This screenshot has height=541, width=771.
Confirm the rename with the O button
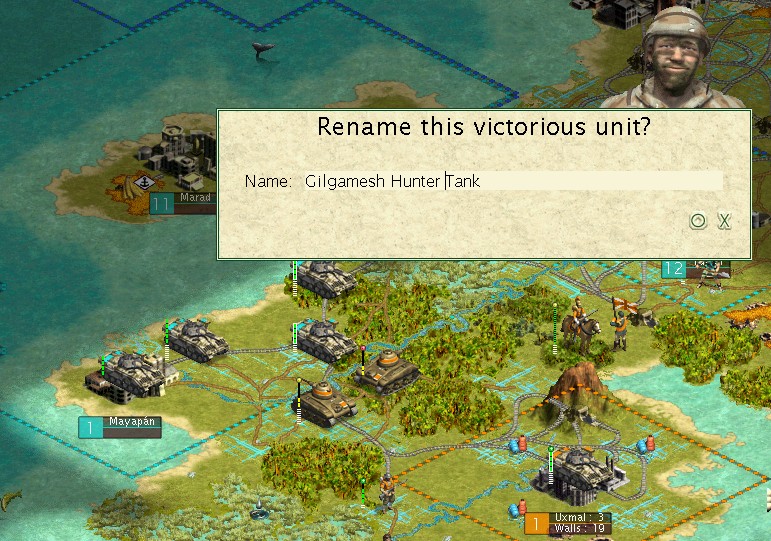coord(699,221)
